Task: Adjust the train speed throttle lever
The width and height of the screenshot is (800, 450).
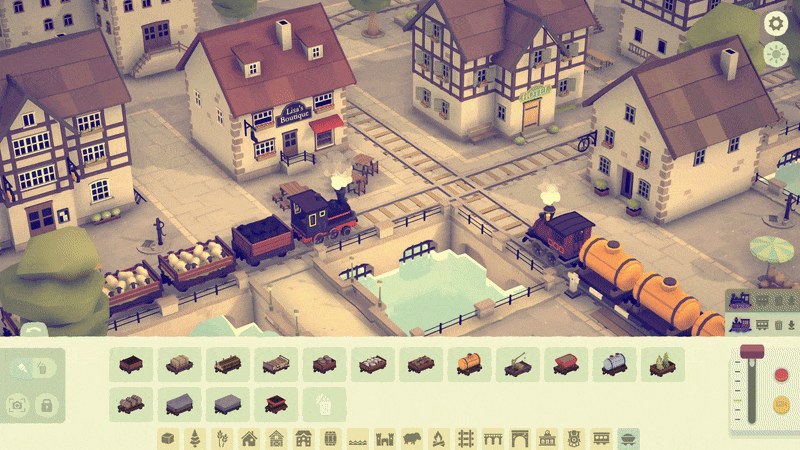Action: (x=752, y=352)
